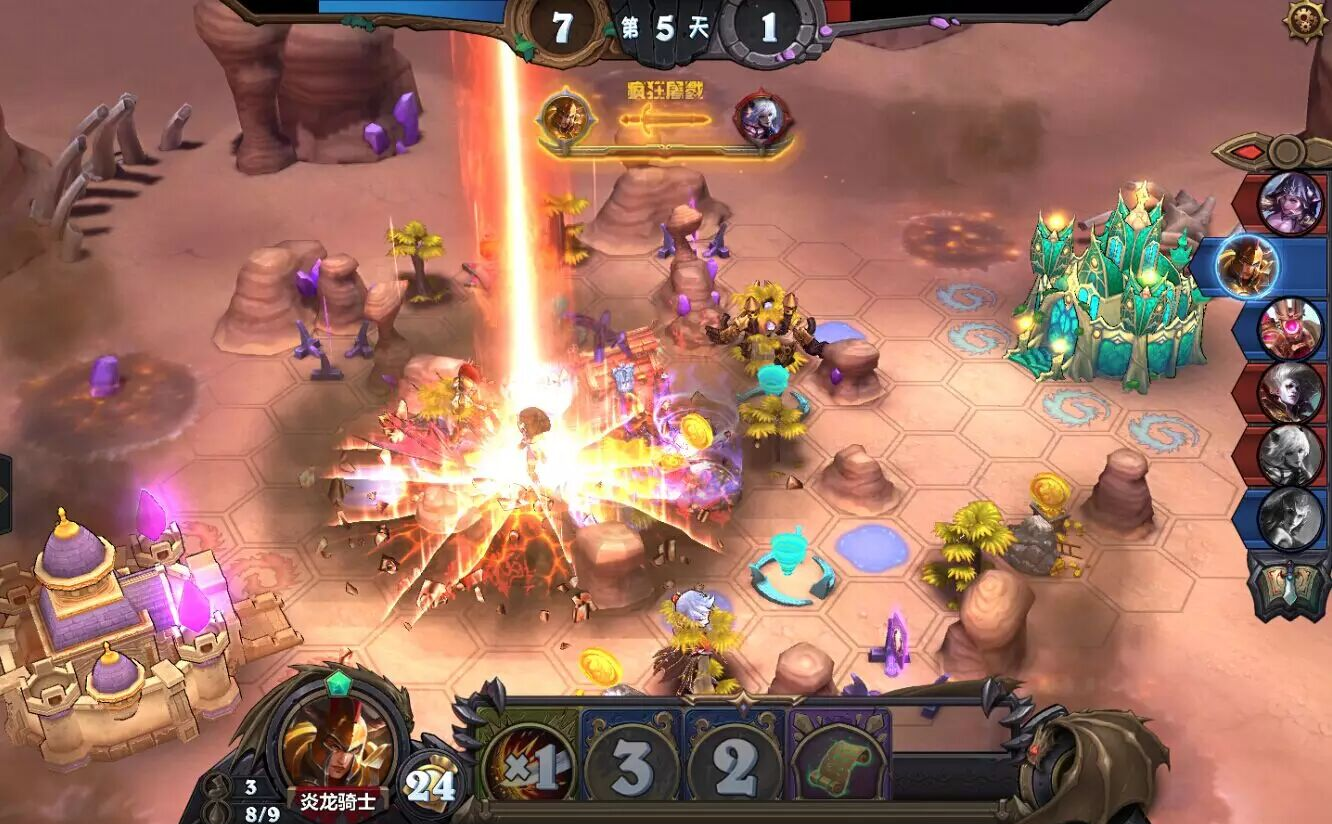Select the highlighted golden knight turn portrait
1332x824 pixels.
[x=1248, y=265]
